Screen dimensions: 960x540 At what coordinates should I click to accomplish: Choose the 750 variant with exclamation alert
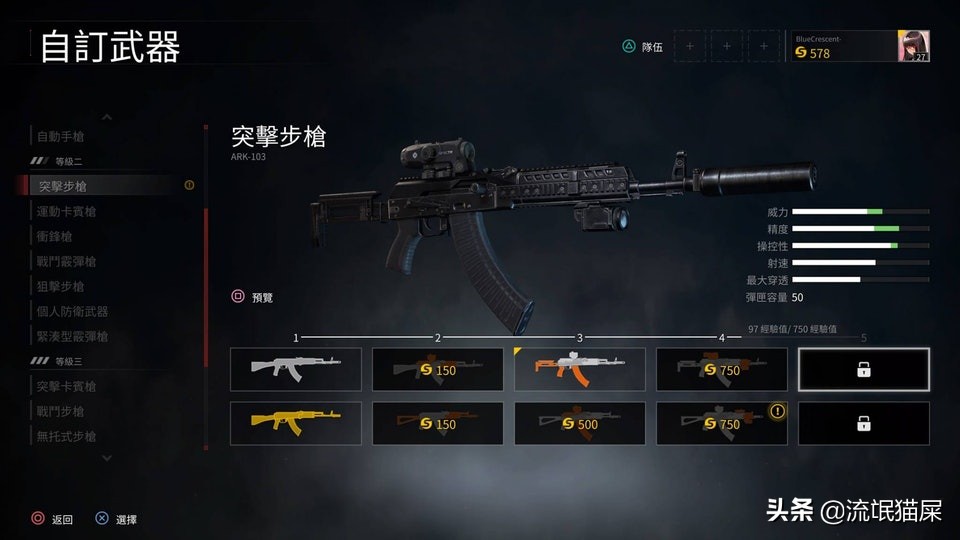click(721, 422)
